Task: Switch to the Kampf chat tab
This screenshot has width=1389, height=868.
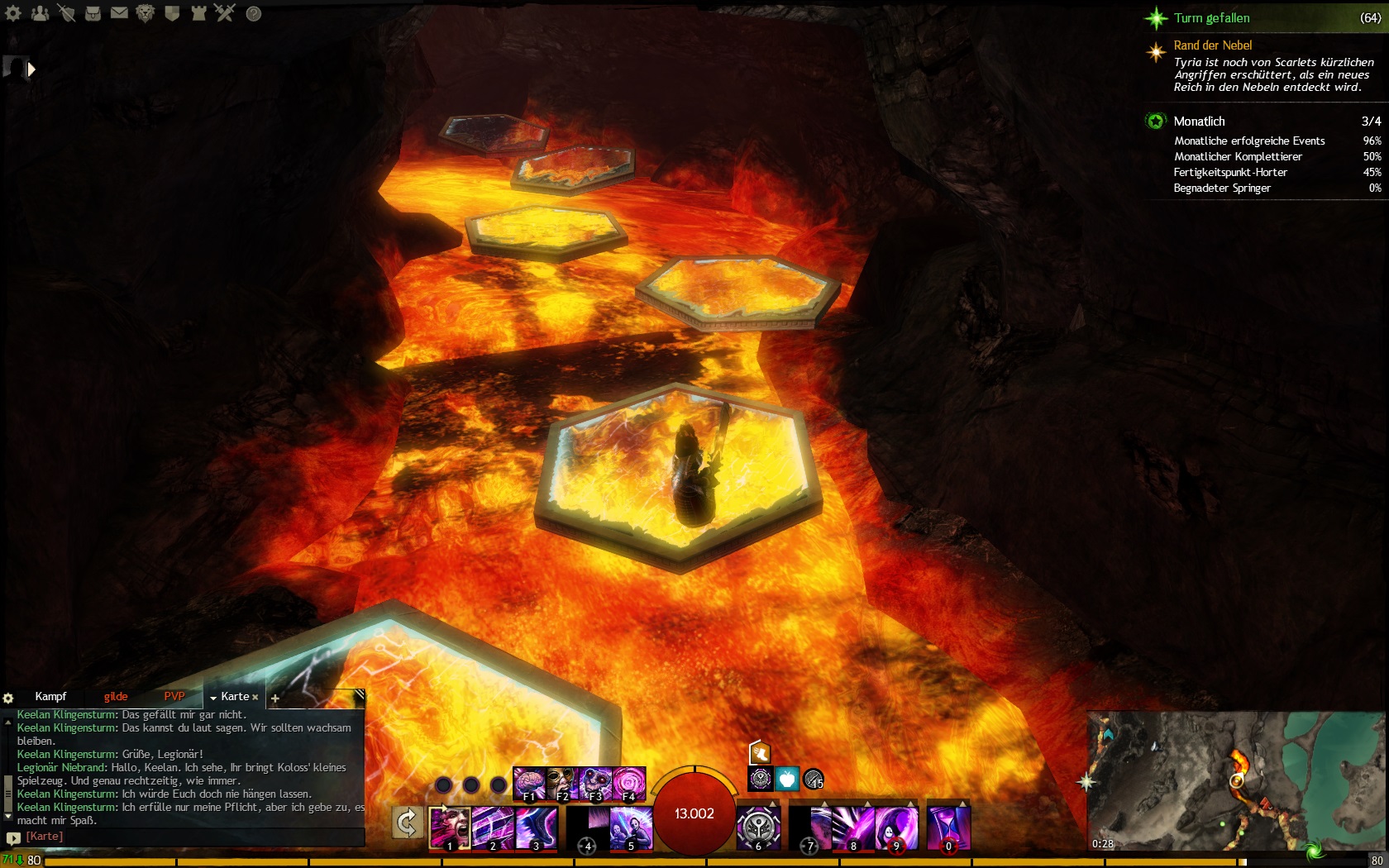Action: 50,697
